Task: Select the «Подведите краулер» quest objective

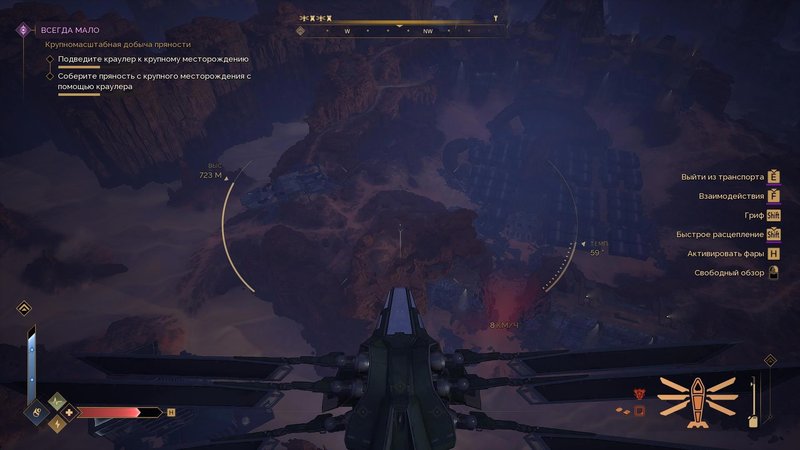Action: (x=153, y=59)
